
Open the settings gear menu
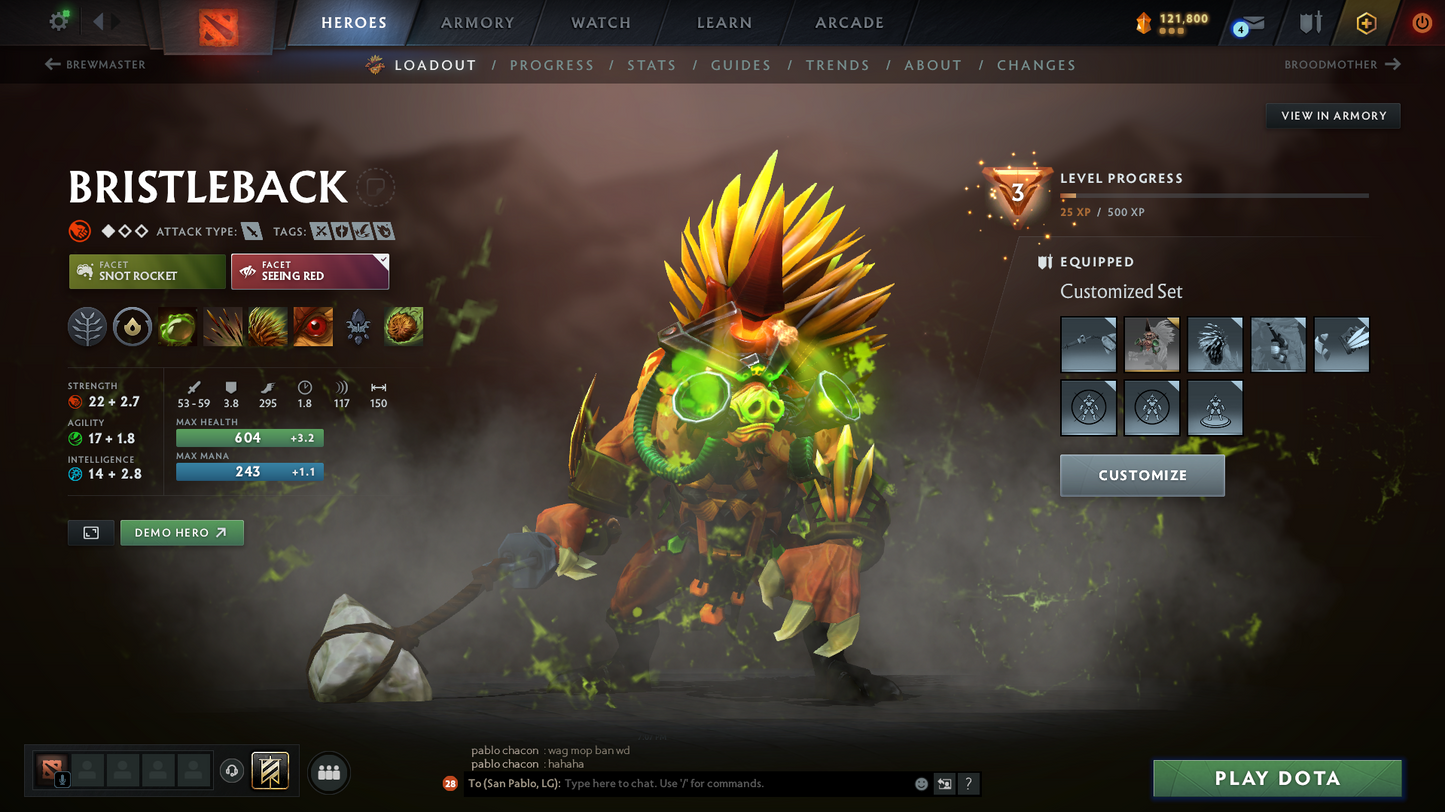(x=59, y=21)
